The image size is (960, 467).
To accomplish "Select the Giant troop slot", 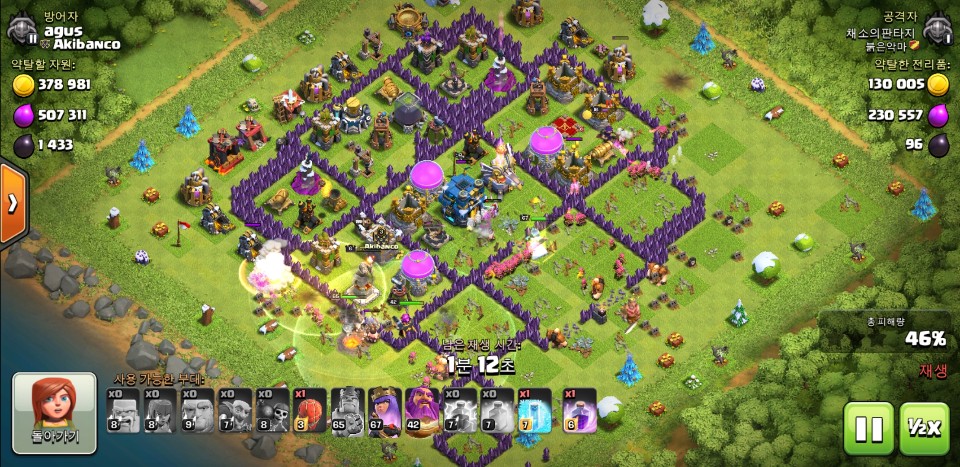I will click(x=199, y=411).
